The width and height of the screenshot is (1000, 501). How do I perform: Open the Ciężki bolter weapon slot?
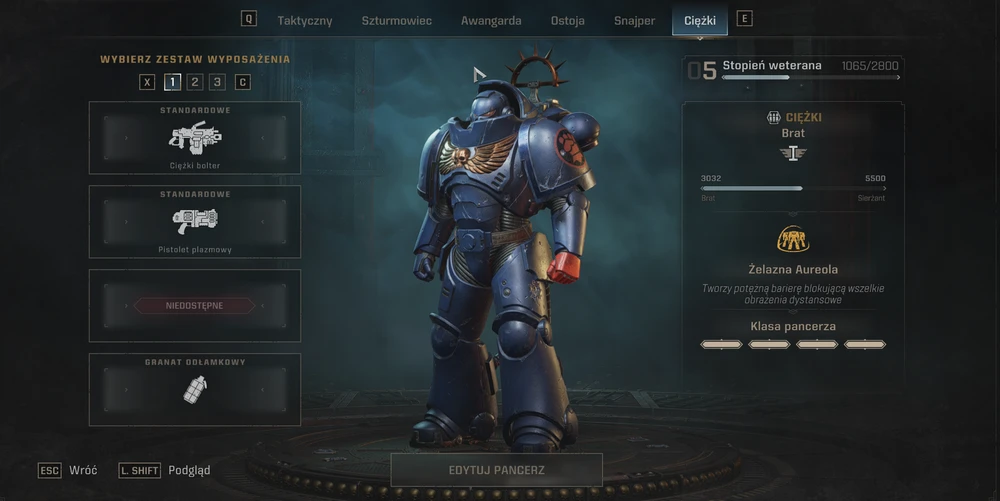click(x=195, y=138)
